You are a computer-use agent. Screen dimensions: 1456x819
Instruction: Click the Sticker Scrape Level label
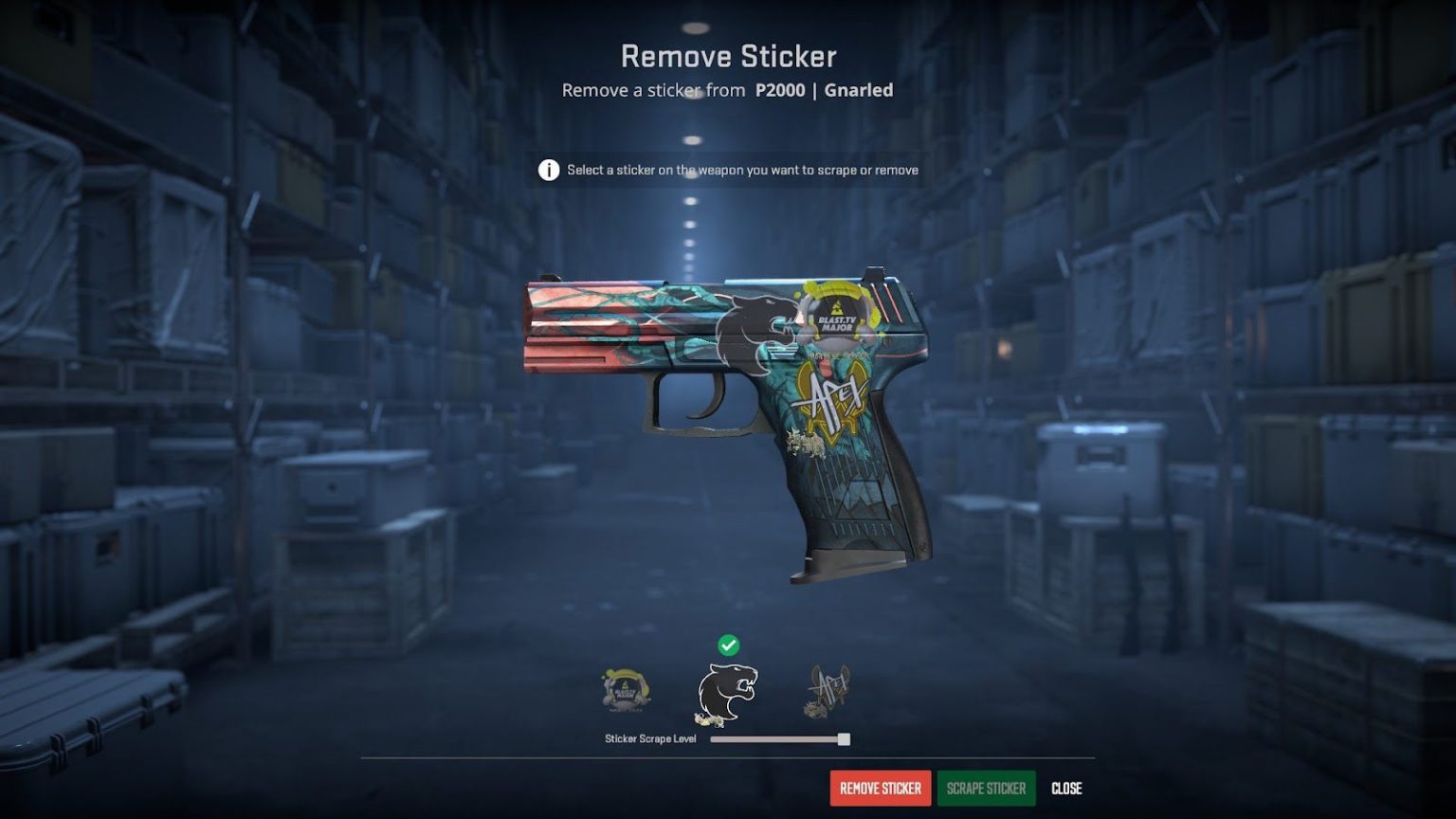(651, 737)
